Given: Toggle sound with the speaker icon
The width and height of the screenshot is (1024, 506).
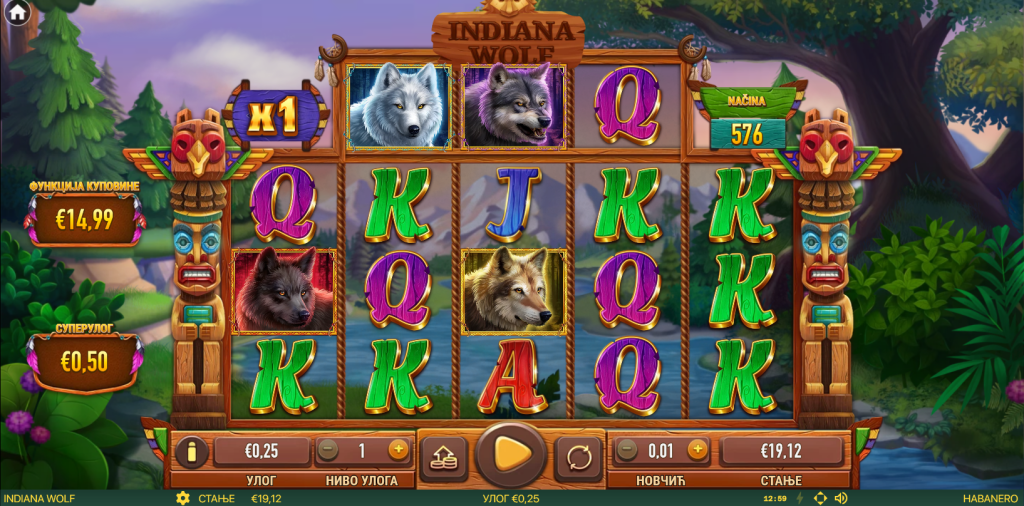Looking at the screenshot, I should click(x=841, y=498).
